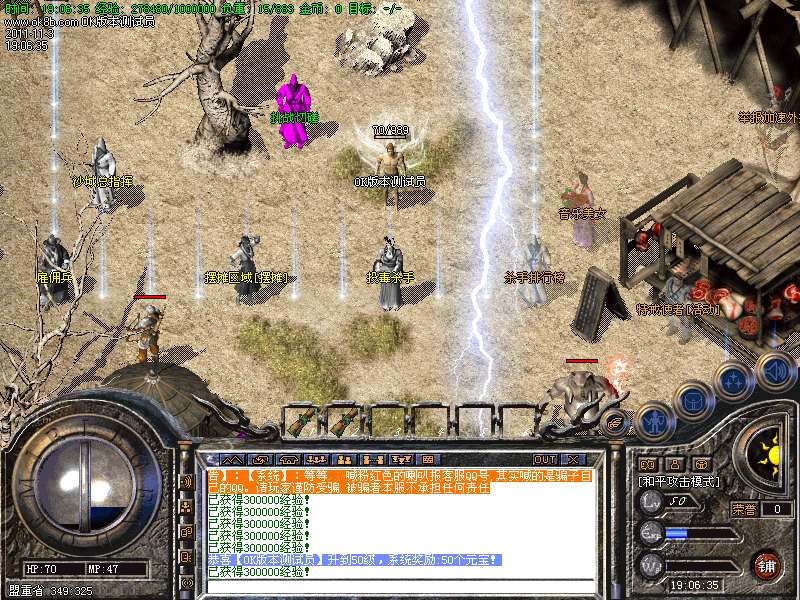The width and height of the screenshot is (800, 600).
Task: Use the scroll in belt slot 2
Action: pyautogui.click(x=345, y=421)
